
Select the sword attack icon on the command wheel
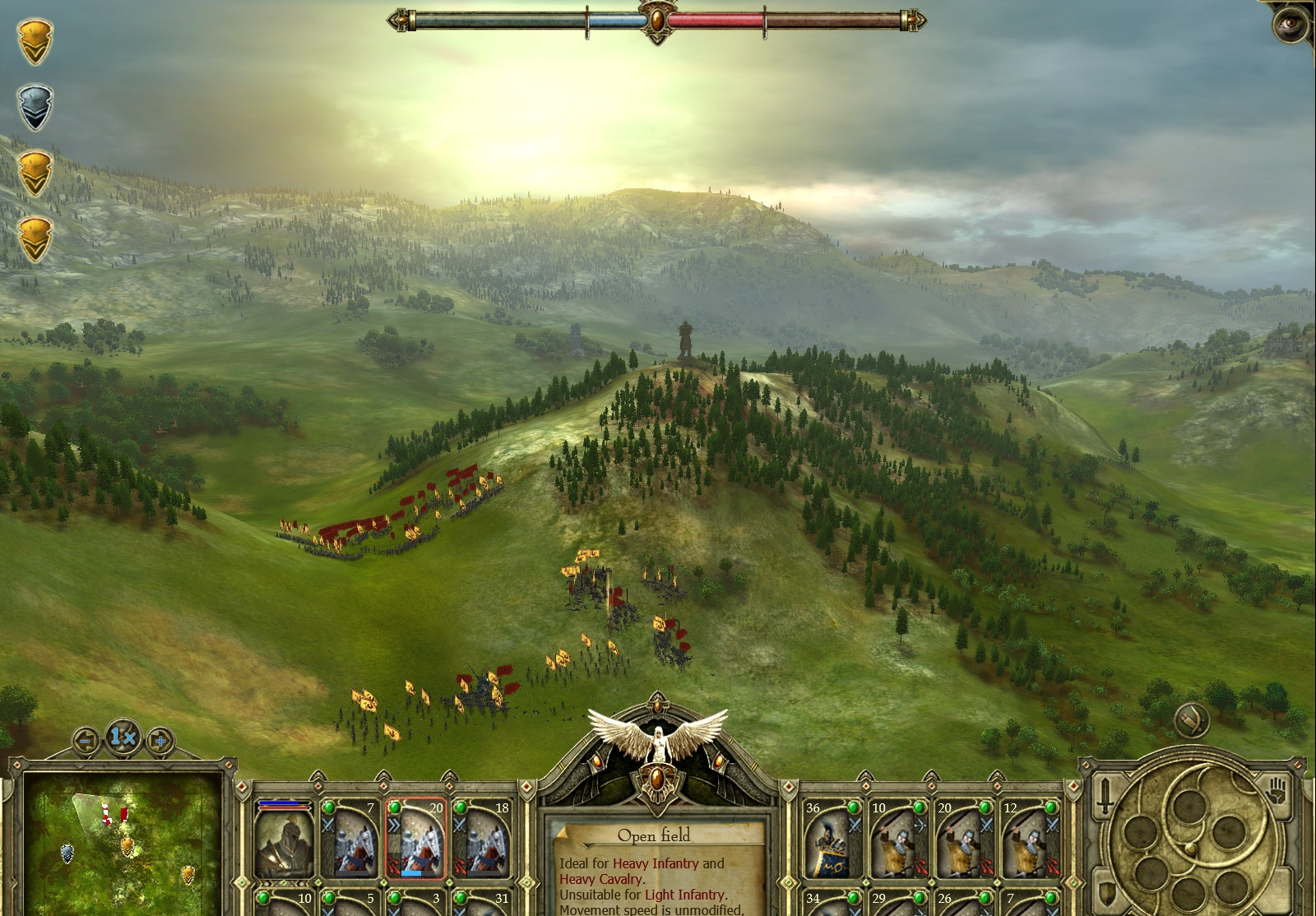pos(1105,796)
